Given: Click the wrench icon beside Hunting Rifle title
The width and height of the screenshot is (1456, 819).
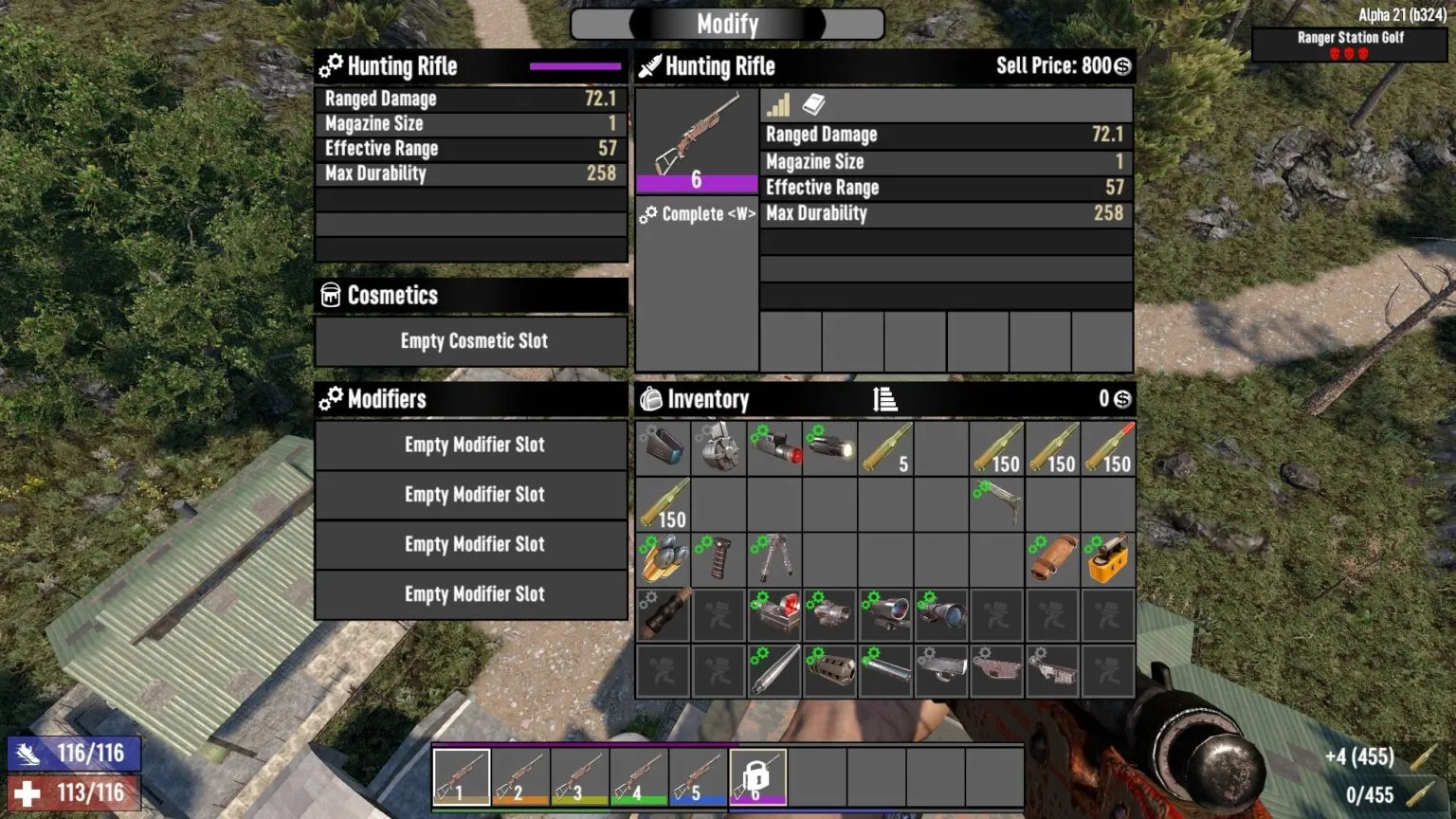Looking at the screenshot, I should (x=331, y=66).
